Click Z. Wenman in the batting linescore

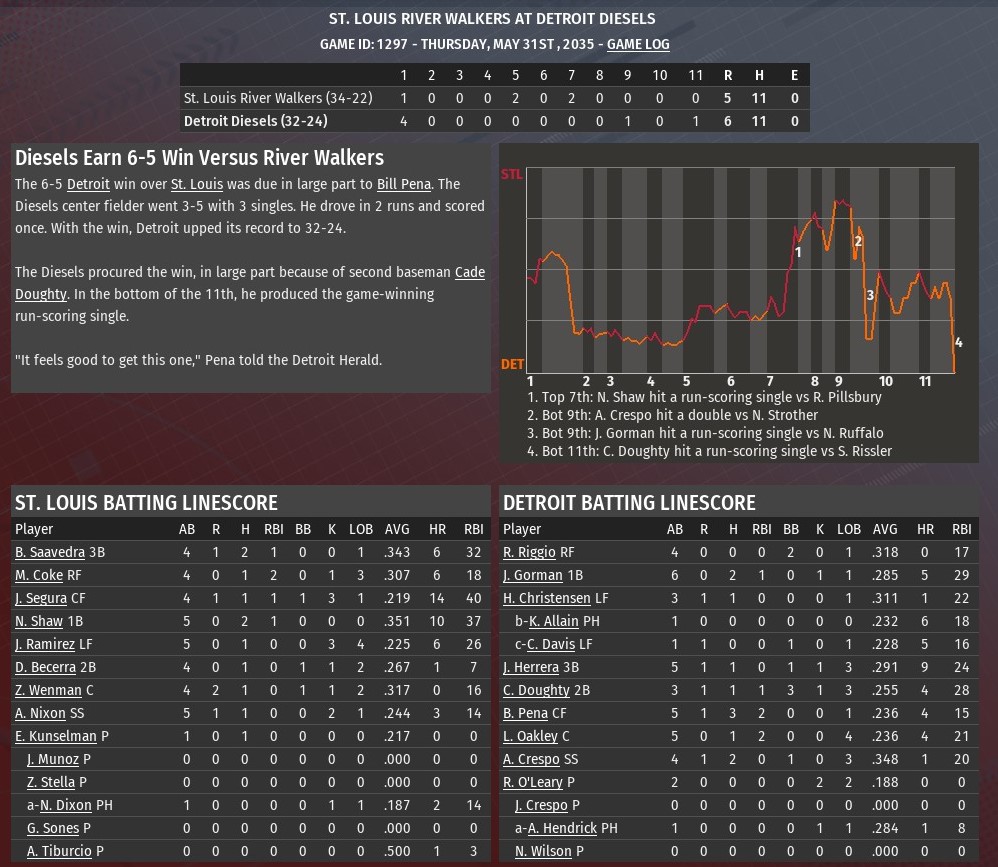48,690
